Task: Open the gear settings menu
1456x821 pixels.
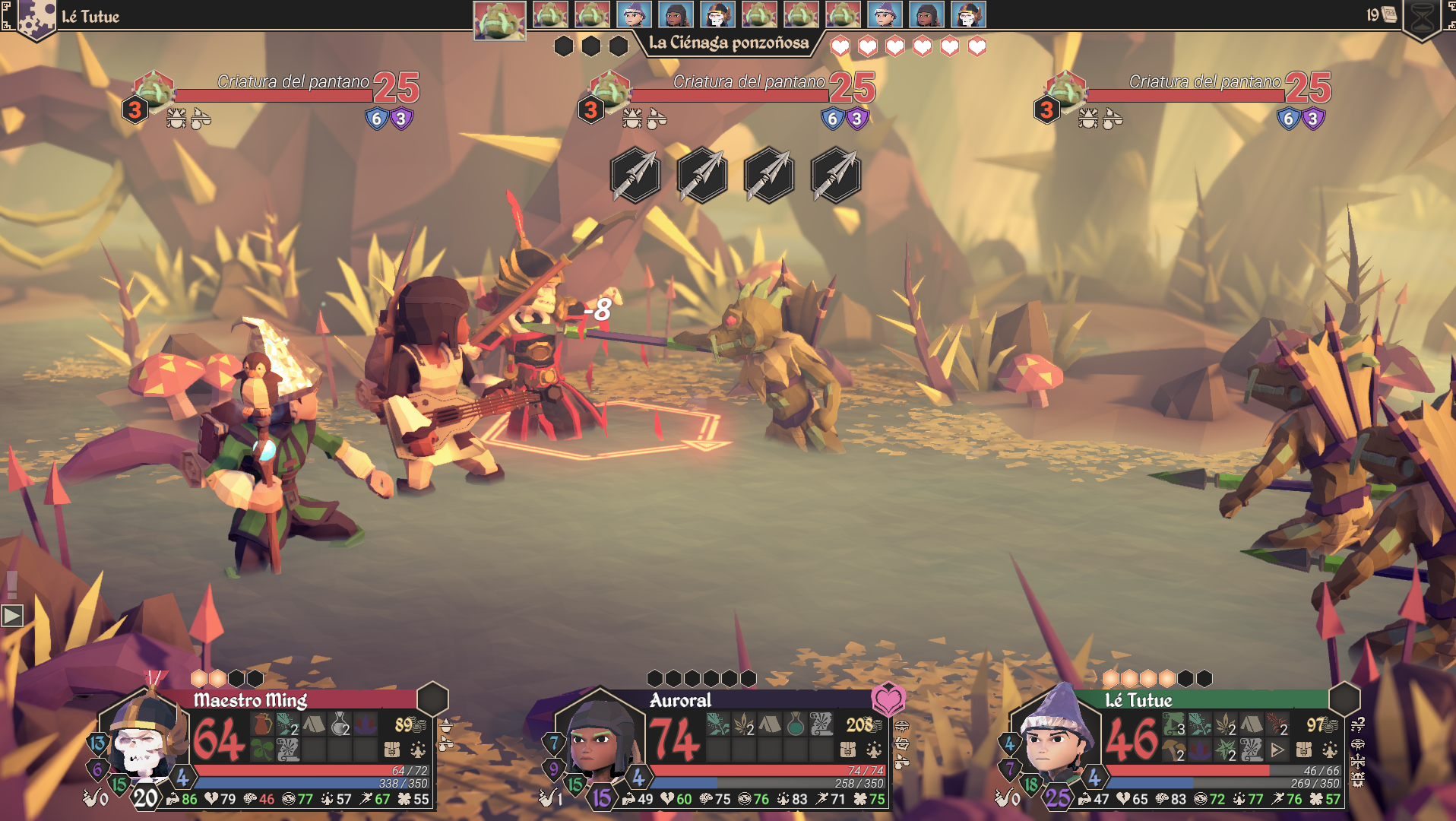Action: 34,18
